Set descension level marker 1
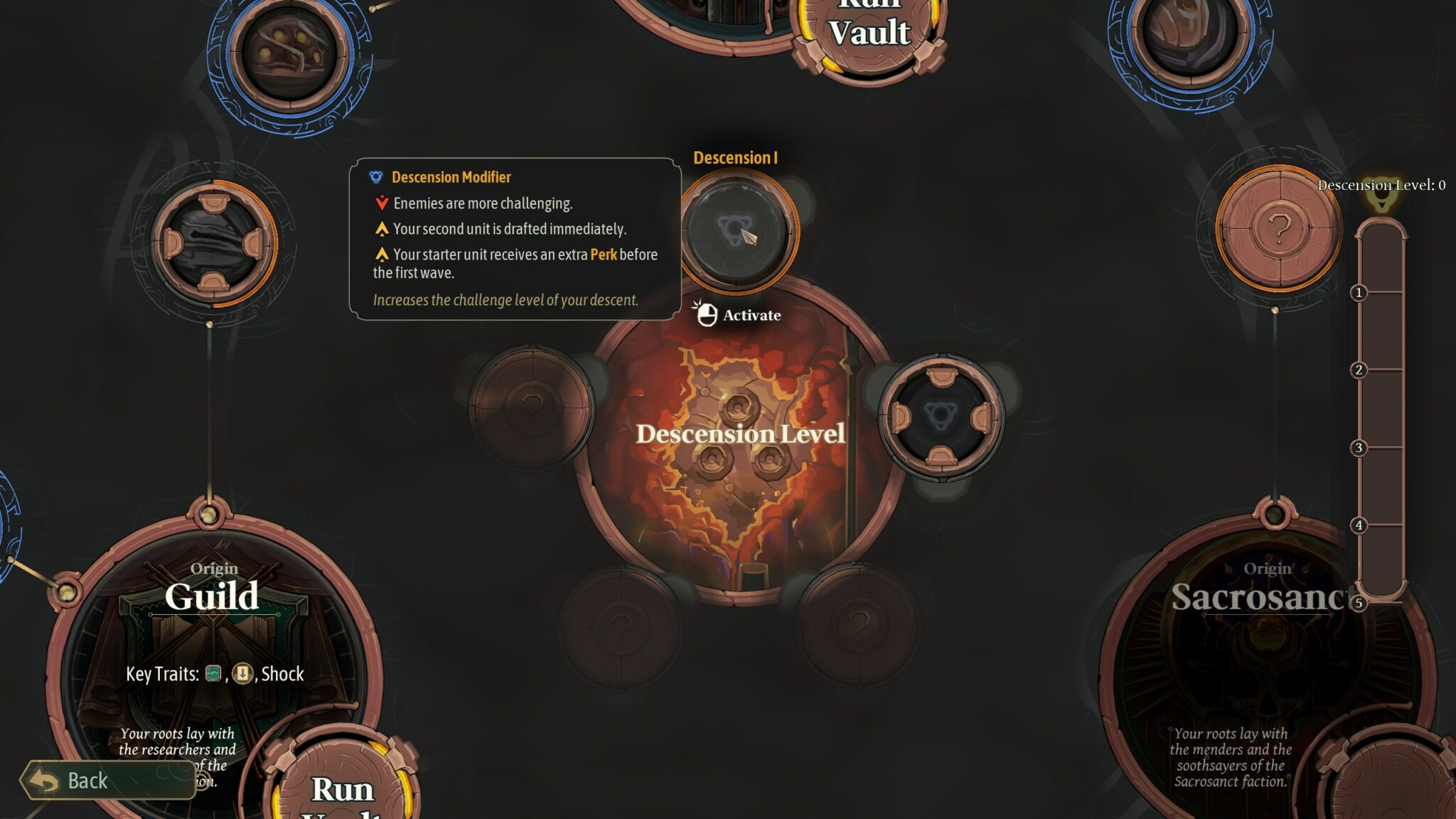1456x819 pixels. point(1359,292)
